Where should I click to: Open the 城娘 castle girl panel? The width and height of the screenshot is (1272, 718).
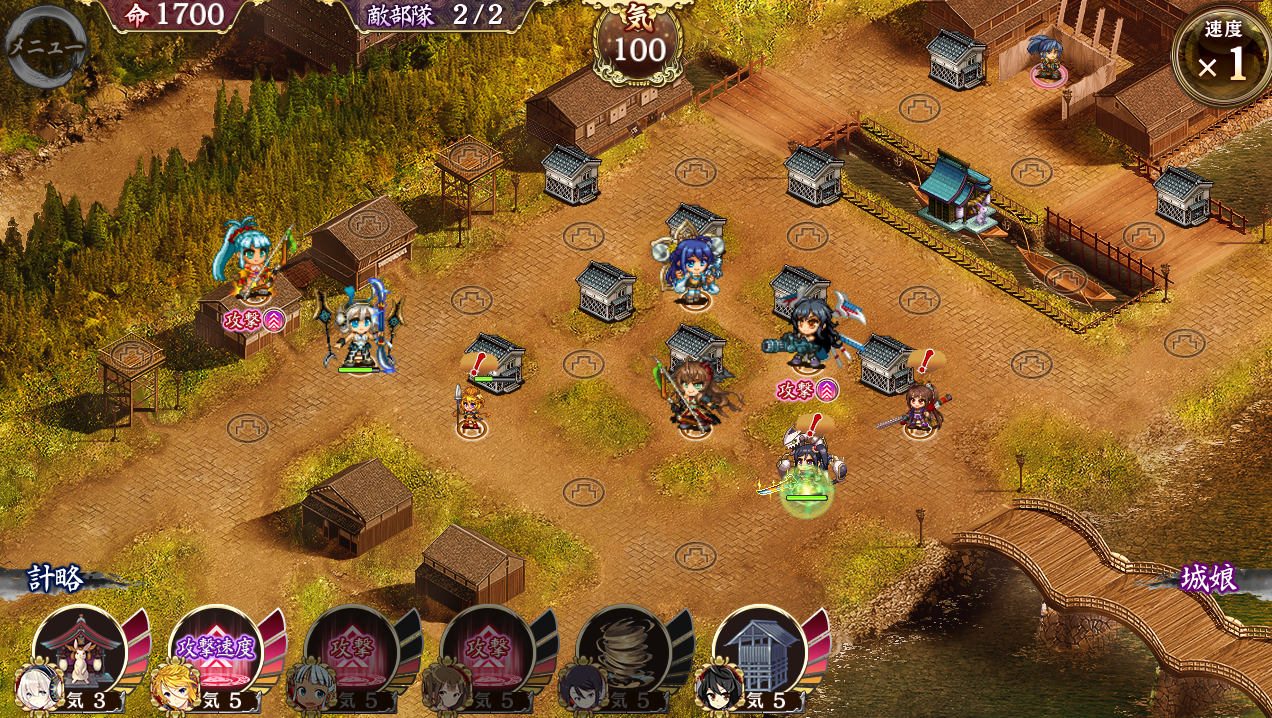coord(1208,579)
